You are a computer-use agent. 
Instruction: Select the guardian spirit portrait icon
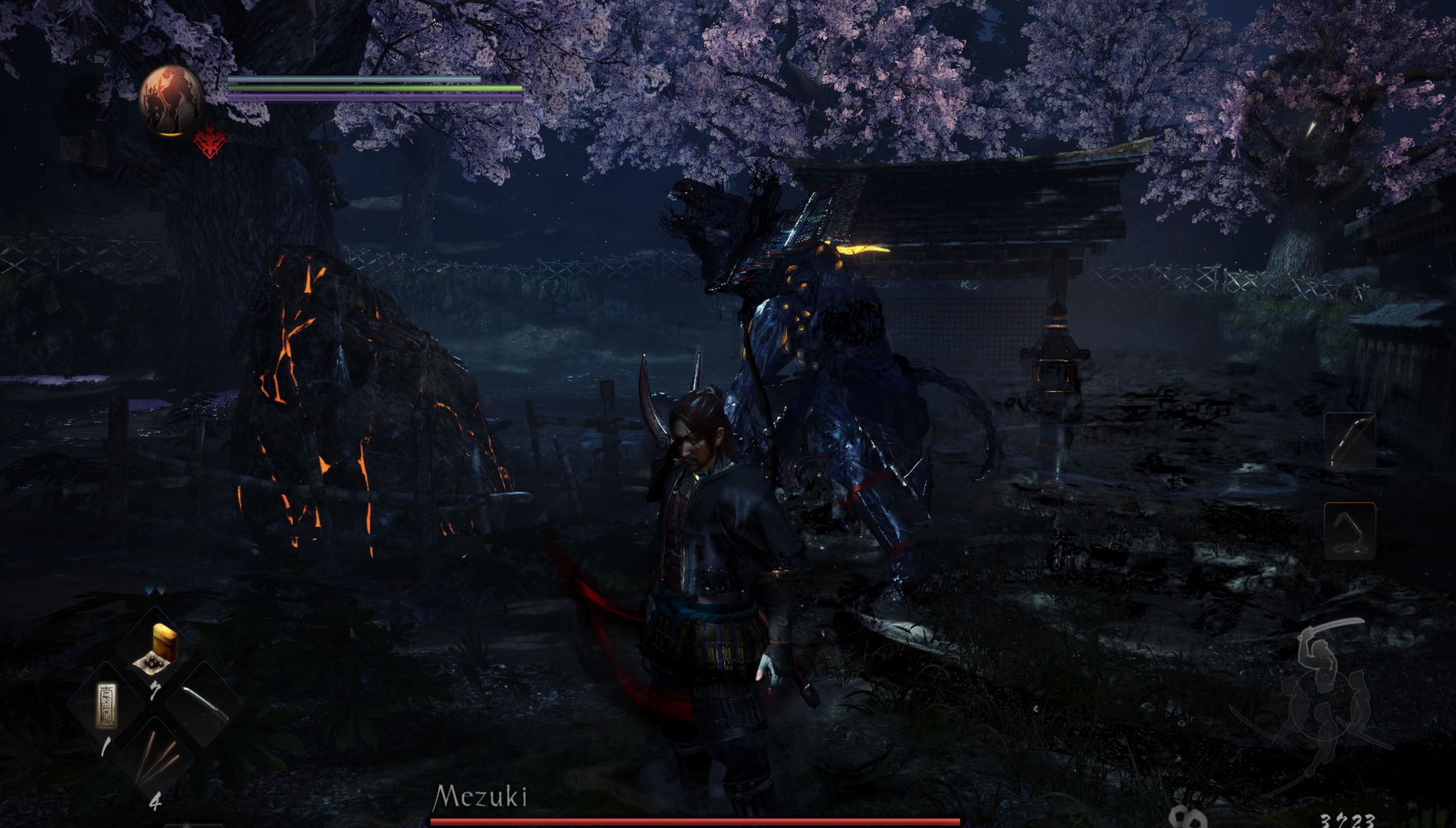170,100
